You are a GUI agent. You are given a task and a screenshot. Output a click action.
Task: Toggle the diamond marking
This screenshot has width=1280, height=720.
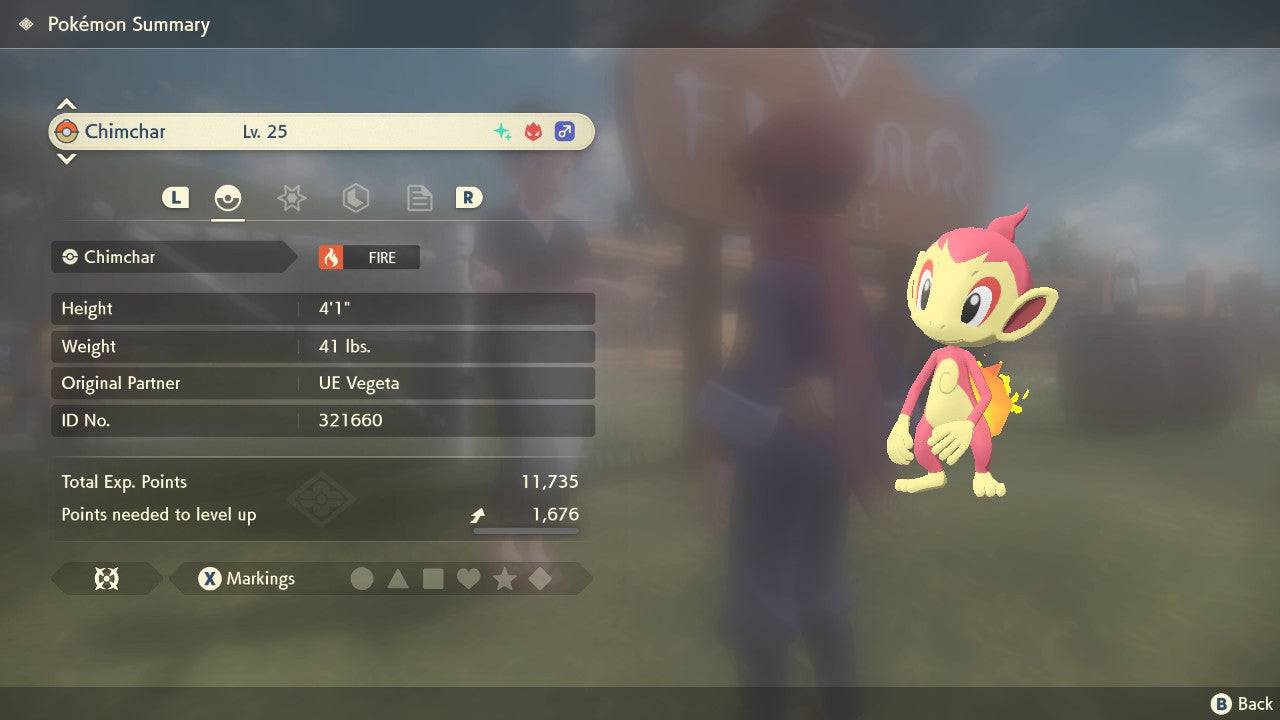tap(540, 578)
